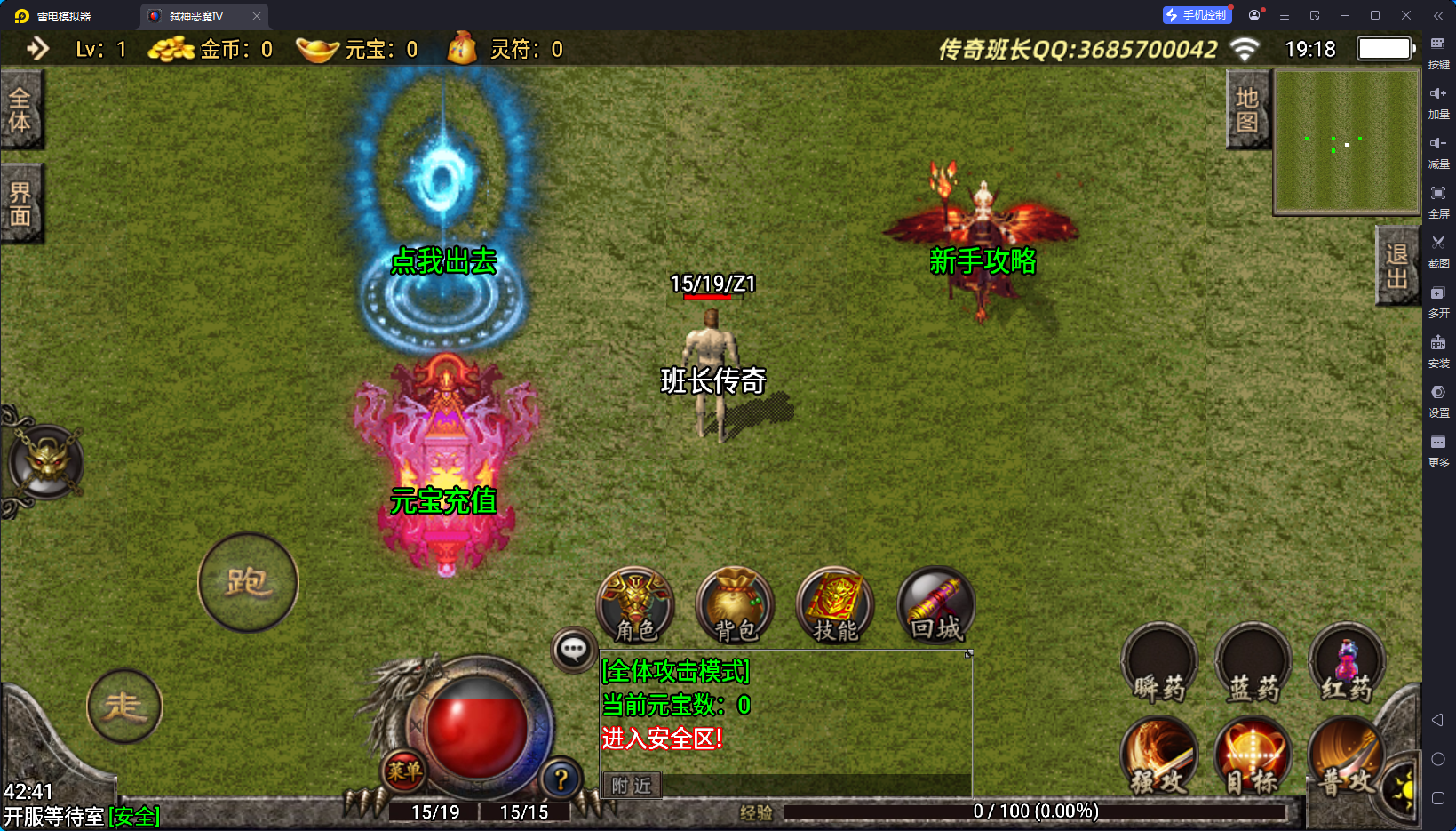Activate the 普攻 normal attack
Screen dimensions: 1456x831
1347,757
